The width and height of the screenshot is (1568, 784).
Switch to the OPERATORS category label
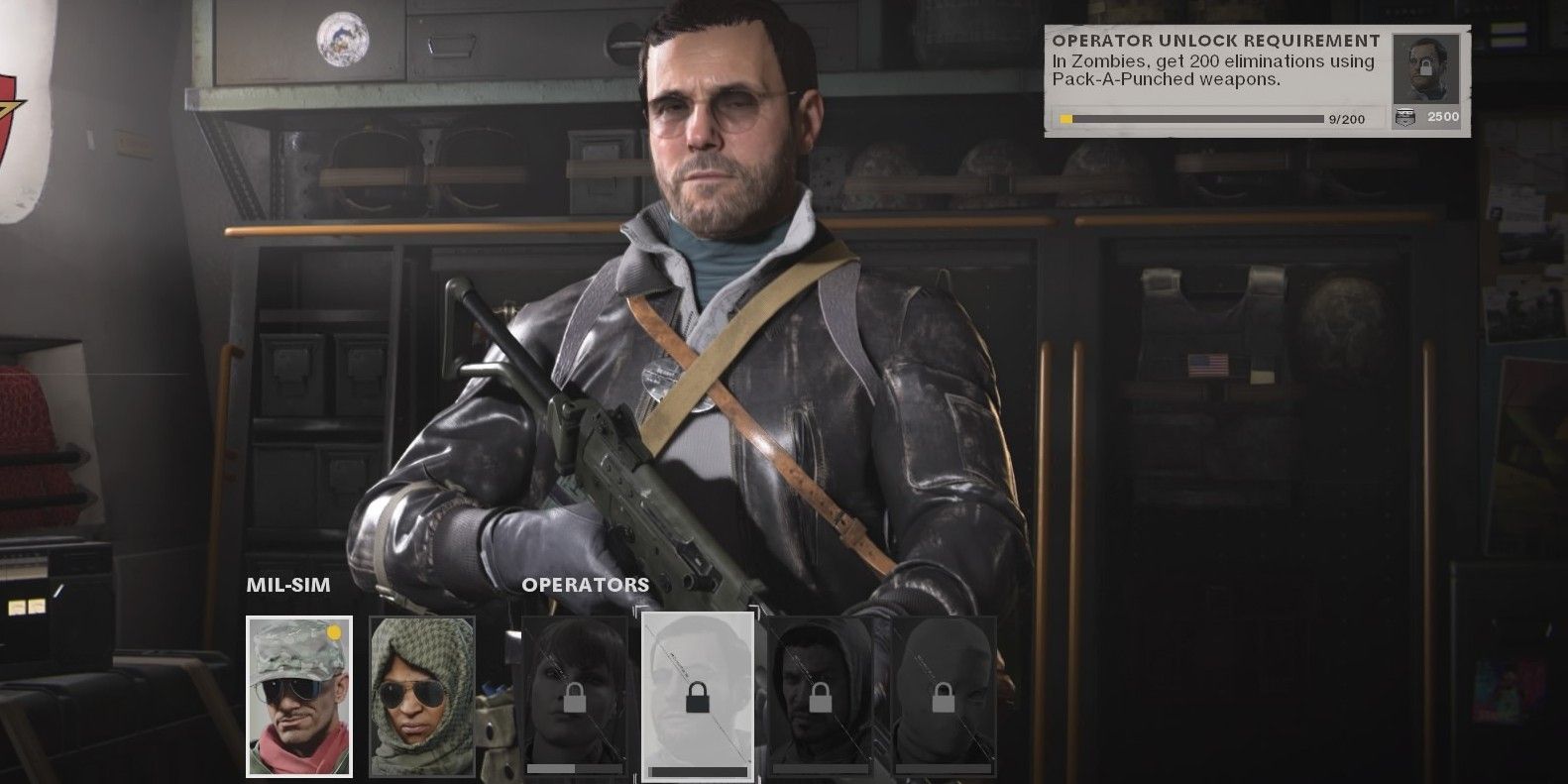point(586,585)
